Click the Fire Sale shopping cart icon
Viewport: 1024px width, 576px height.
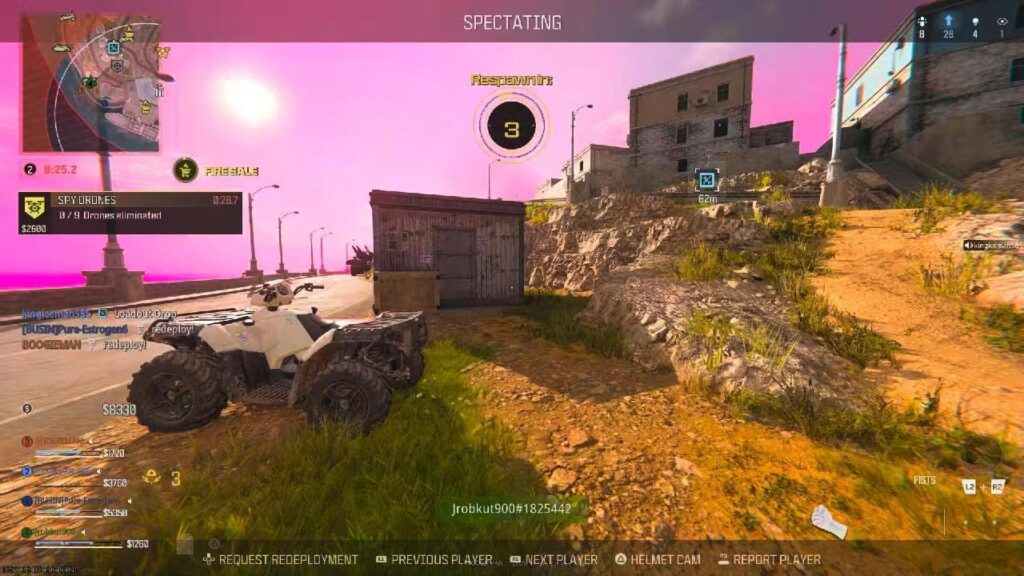point(185,170)
